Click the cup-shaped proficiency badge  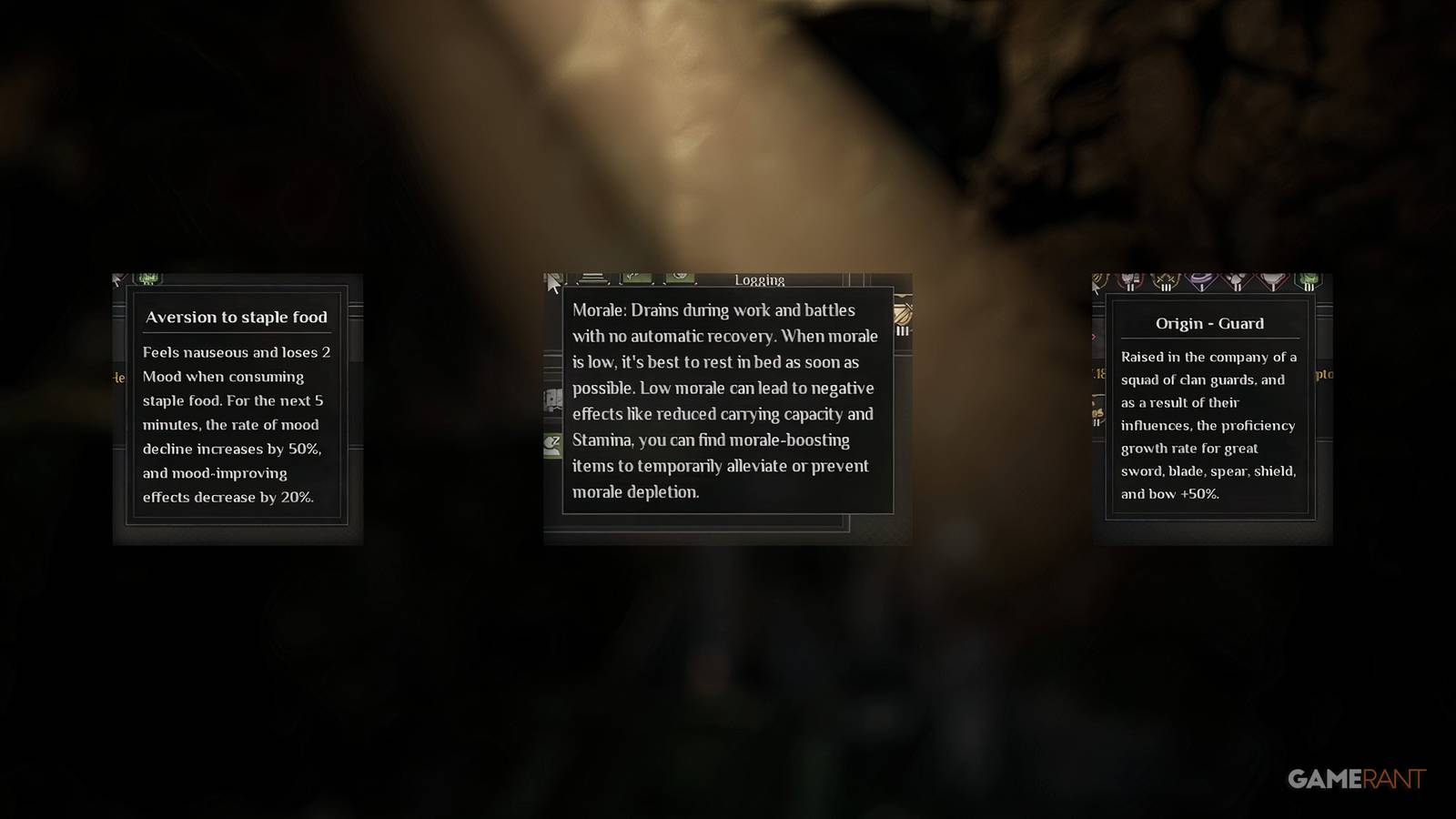coord(1270,279)
